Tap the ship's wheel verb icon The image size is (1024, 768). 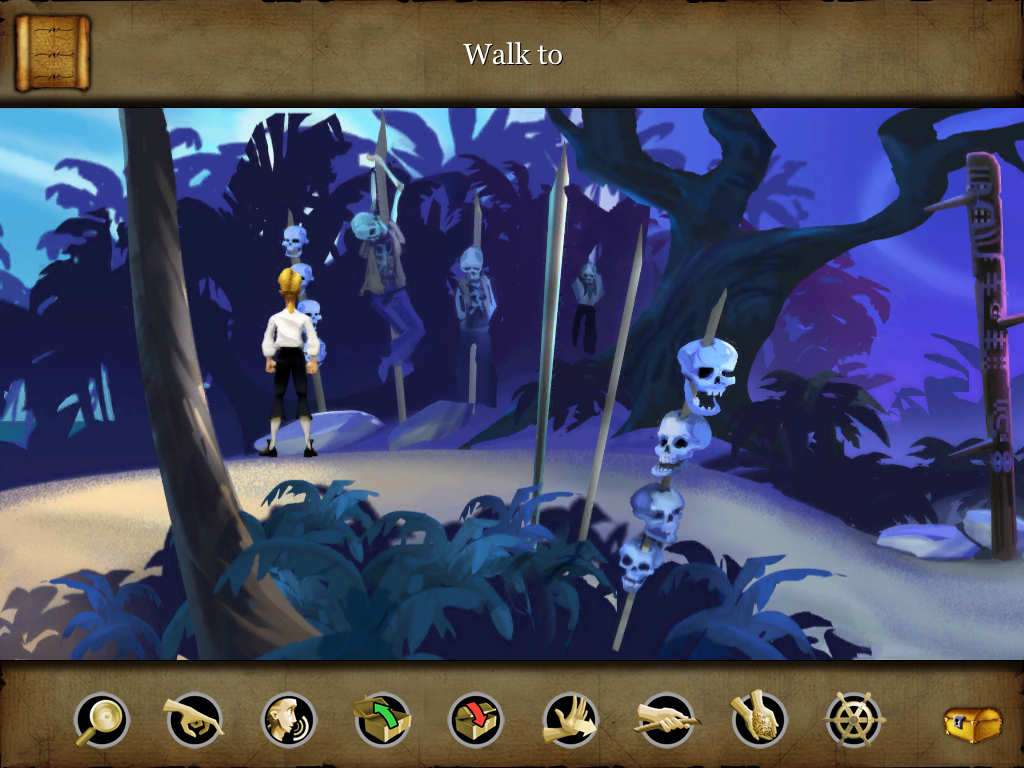[854, 720]
